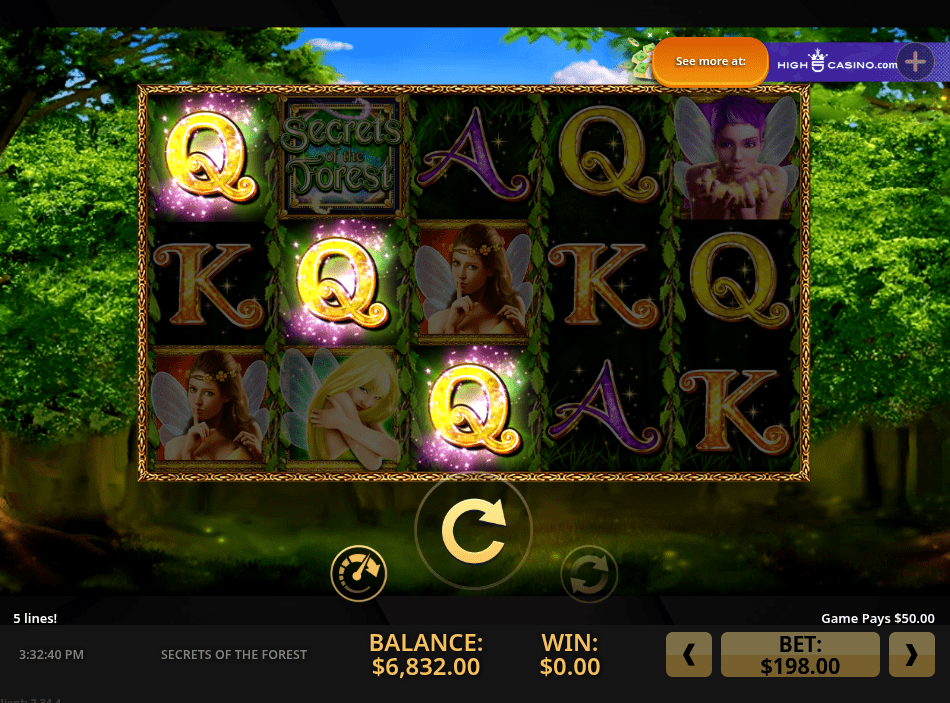Activate the autoplay circular arrows button
This screenshot has height=703, width=950.
pos(589,574)
